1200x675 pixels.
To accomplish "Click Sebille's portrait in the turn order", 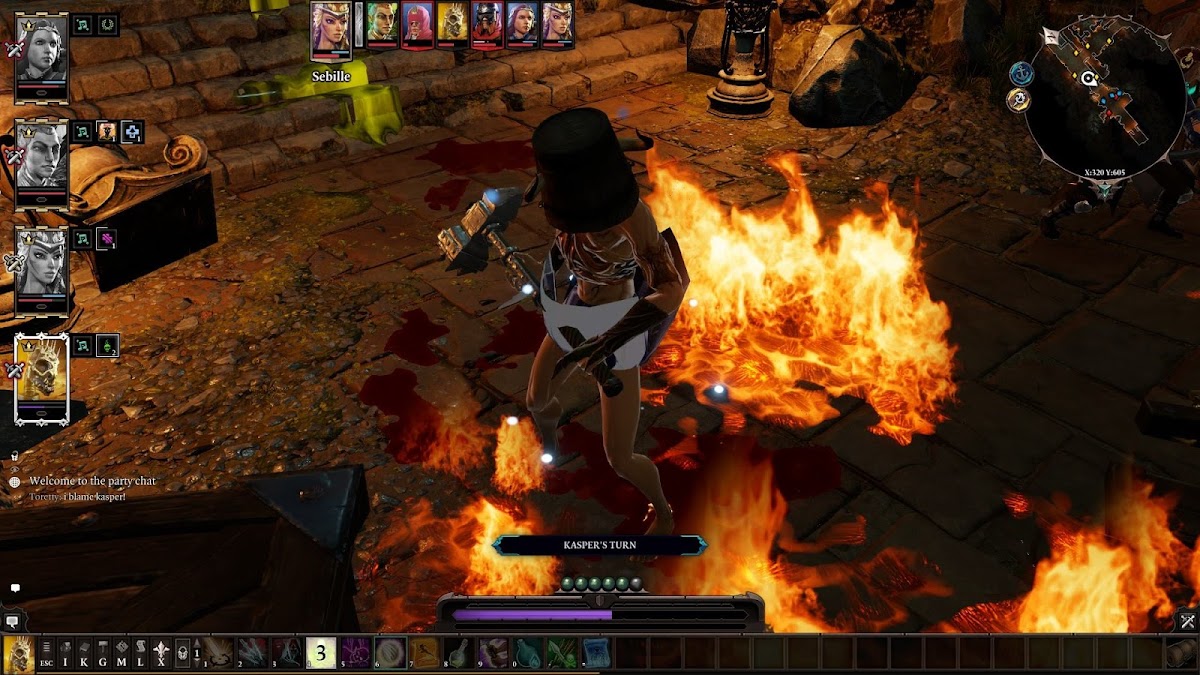I will pos(331,25).
